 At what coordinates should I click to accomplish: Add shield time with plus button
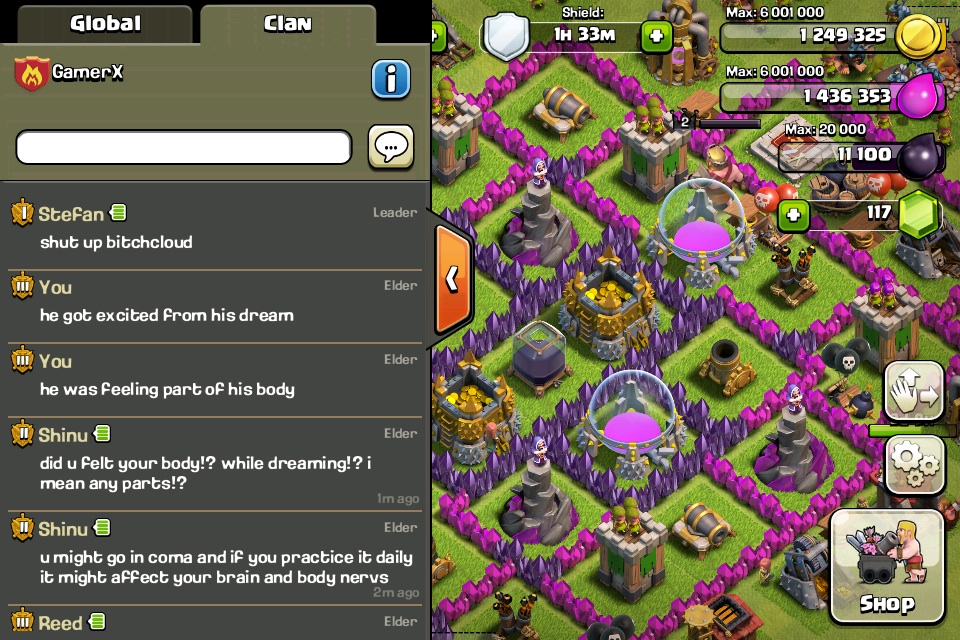656,37
